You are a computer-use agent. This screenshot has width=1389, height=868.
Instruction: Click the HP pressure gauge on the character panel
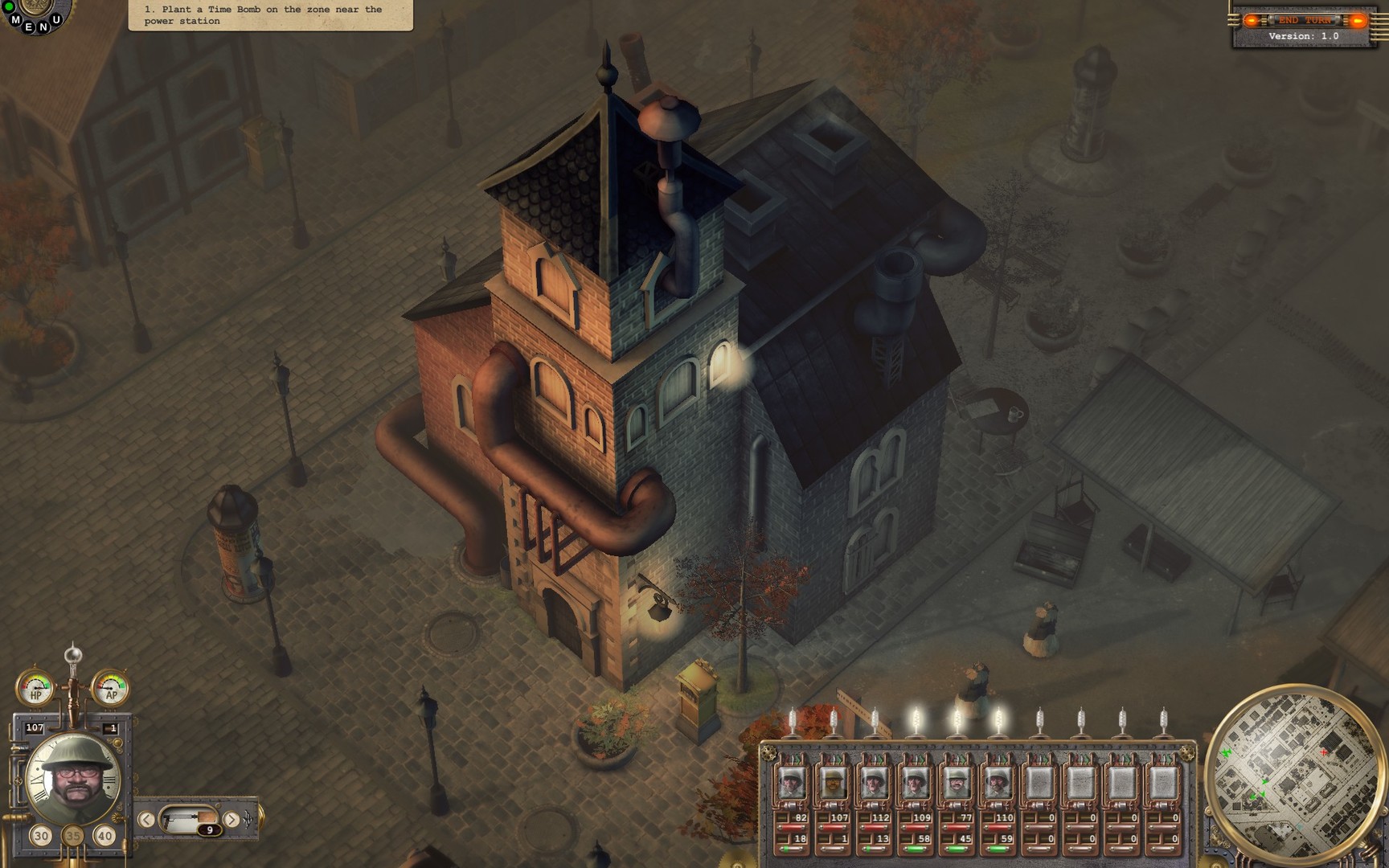pyautogui.click(x=36, y=687)
